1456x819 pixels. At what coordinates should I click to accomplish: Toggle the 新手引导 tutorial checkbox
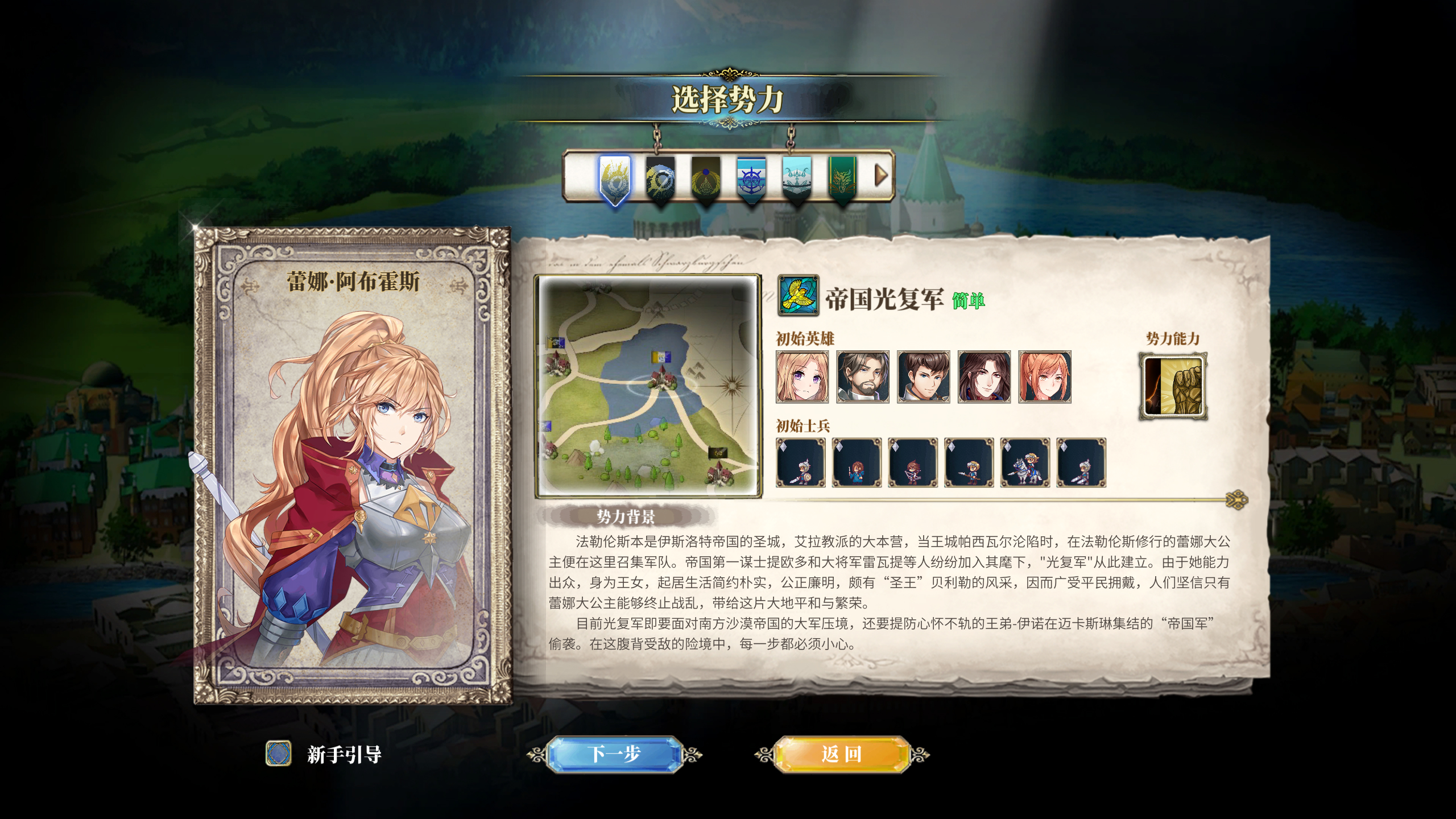pos(279,754)
